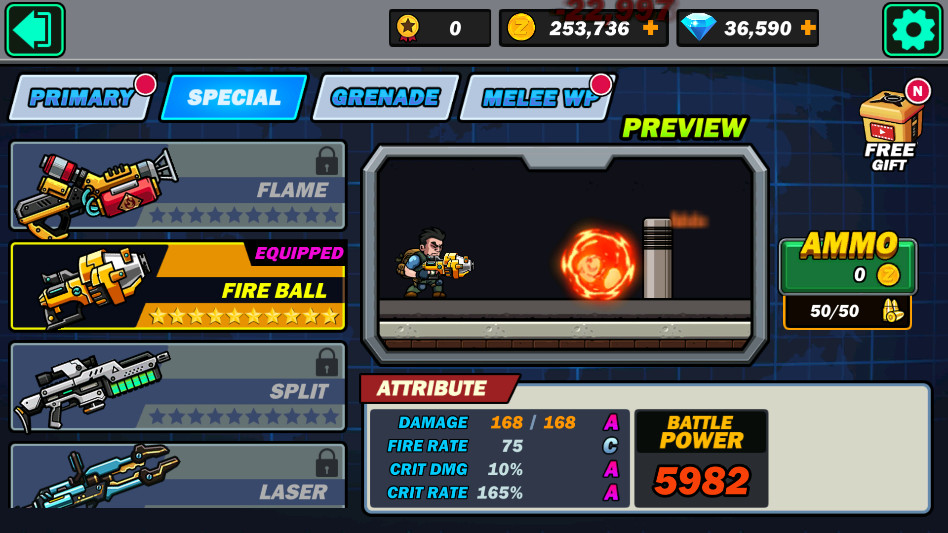
Task: Open the gear settings menu
Action: [x=912, y=29]
